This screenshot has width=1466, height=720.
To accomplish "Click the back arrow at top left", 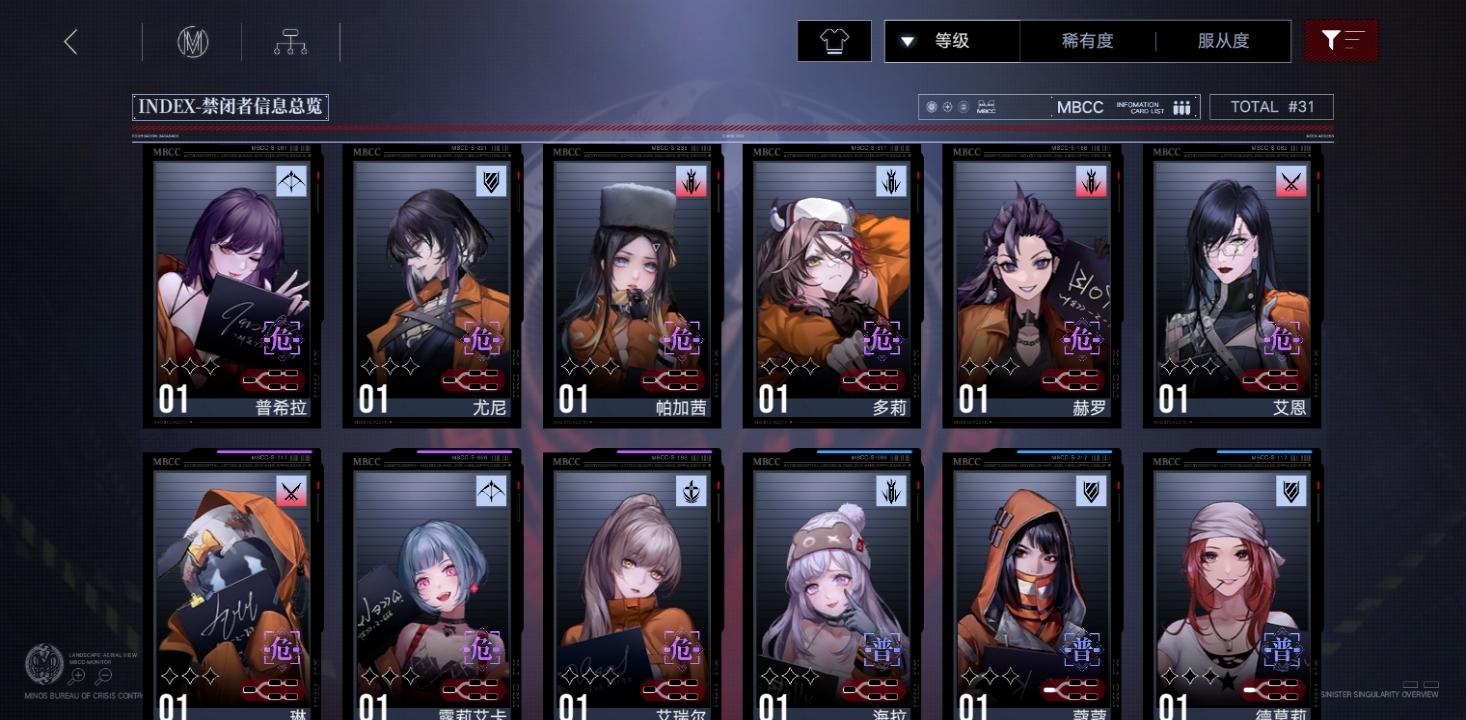I will point(70,41).
